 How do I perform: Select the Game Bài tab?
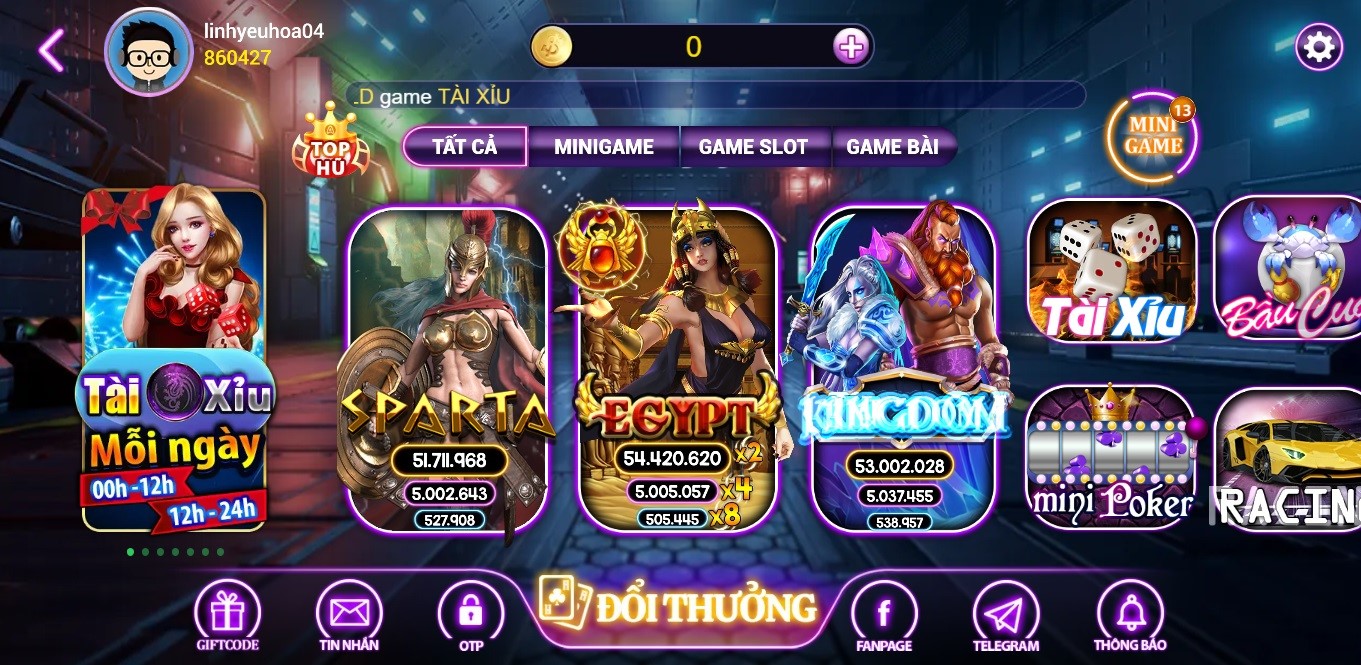(x=892, y=146)
